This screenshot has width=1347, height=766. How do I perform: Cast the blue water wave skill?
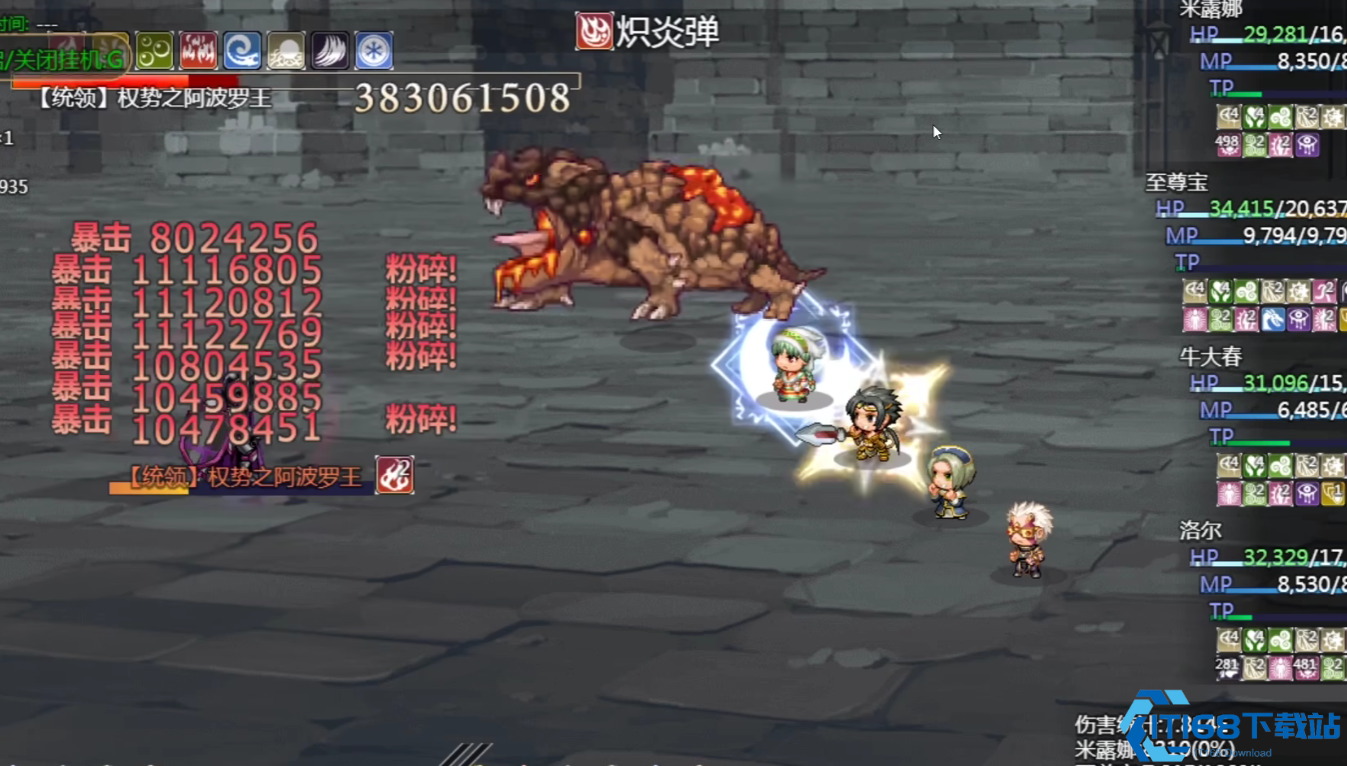(x=241, y=50)
